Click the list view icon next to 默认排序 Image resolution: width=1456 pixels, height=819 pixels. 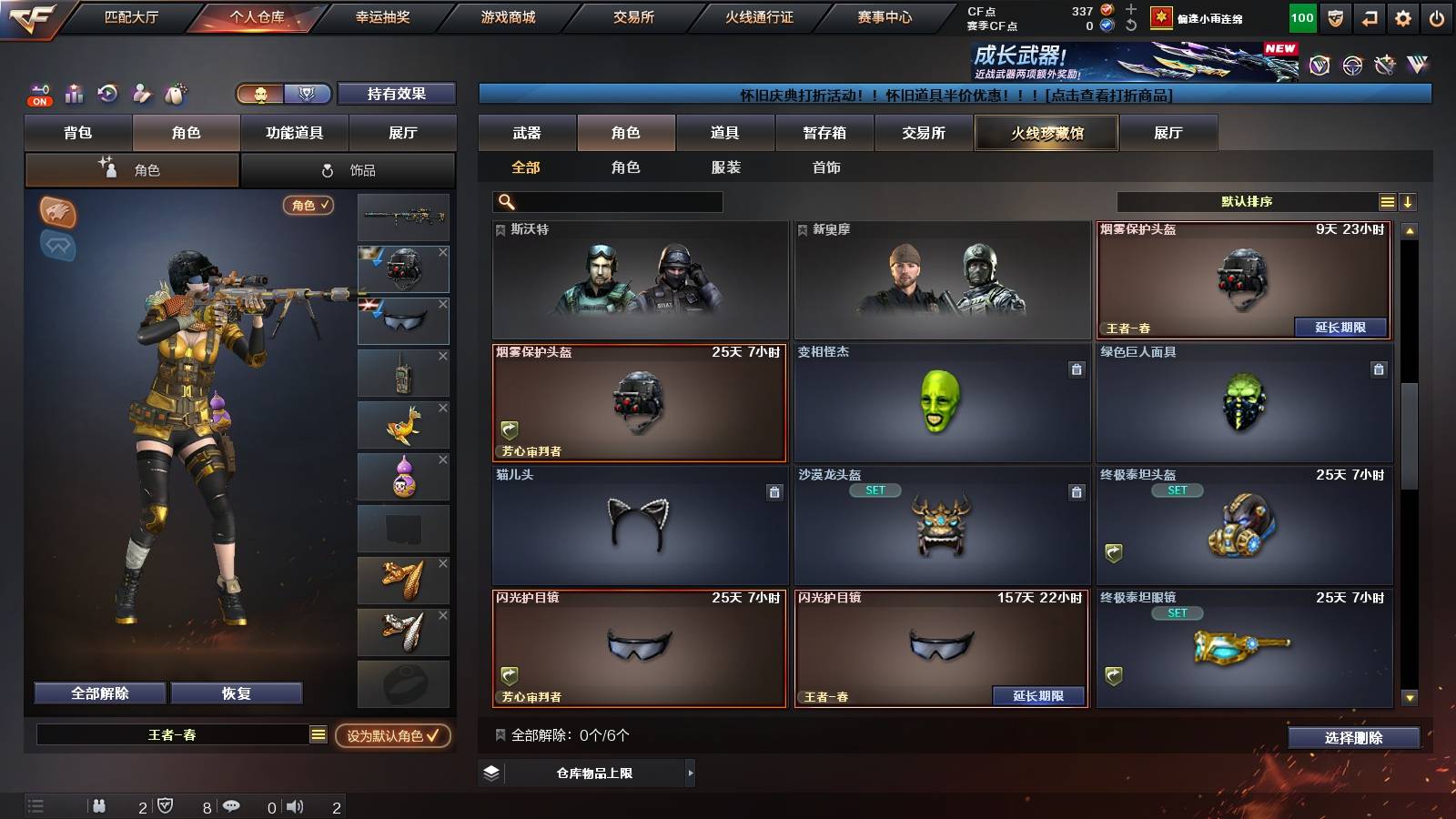(1387, 202)
